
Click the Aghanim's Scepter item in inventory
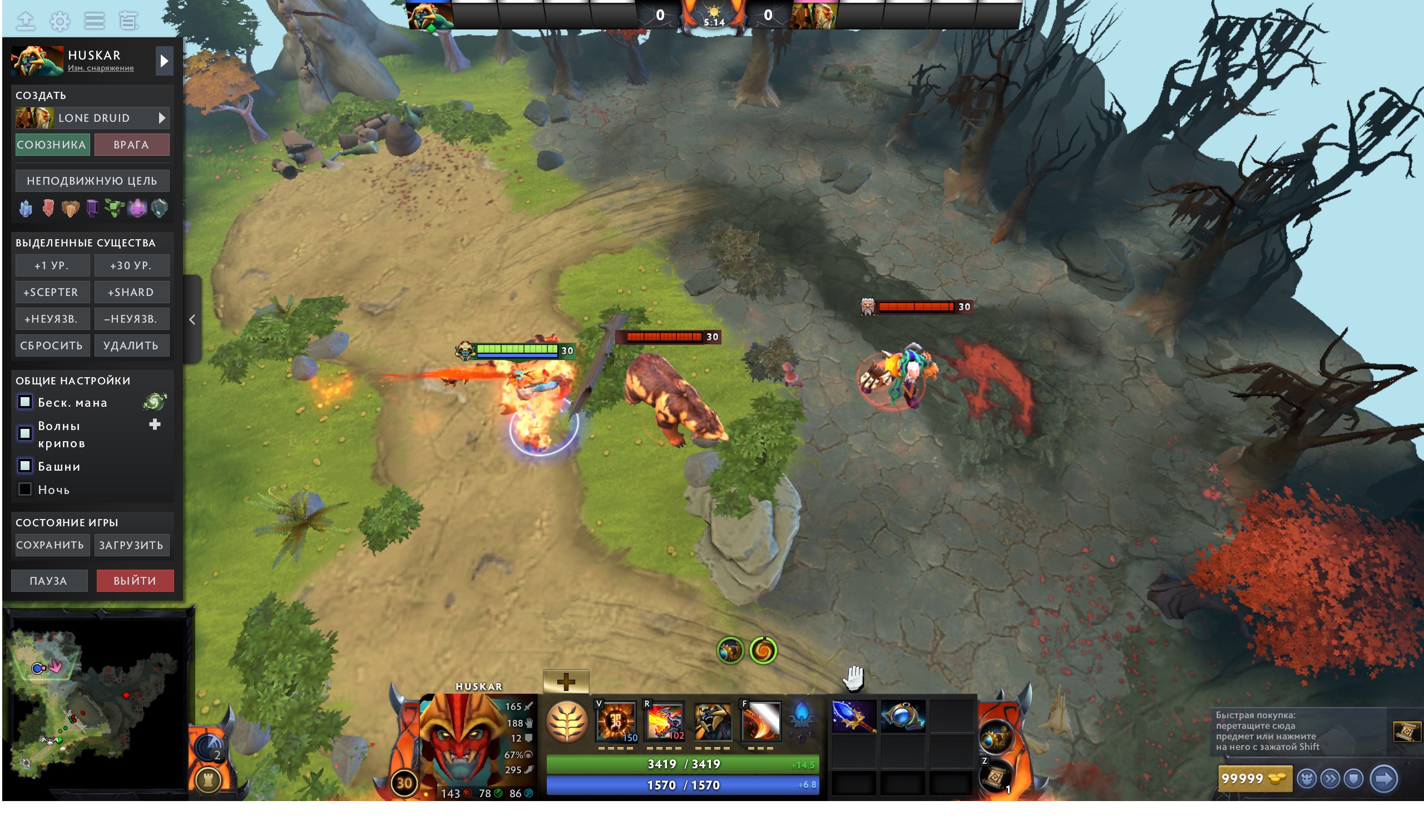[854, 717]
